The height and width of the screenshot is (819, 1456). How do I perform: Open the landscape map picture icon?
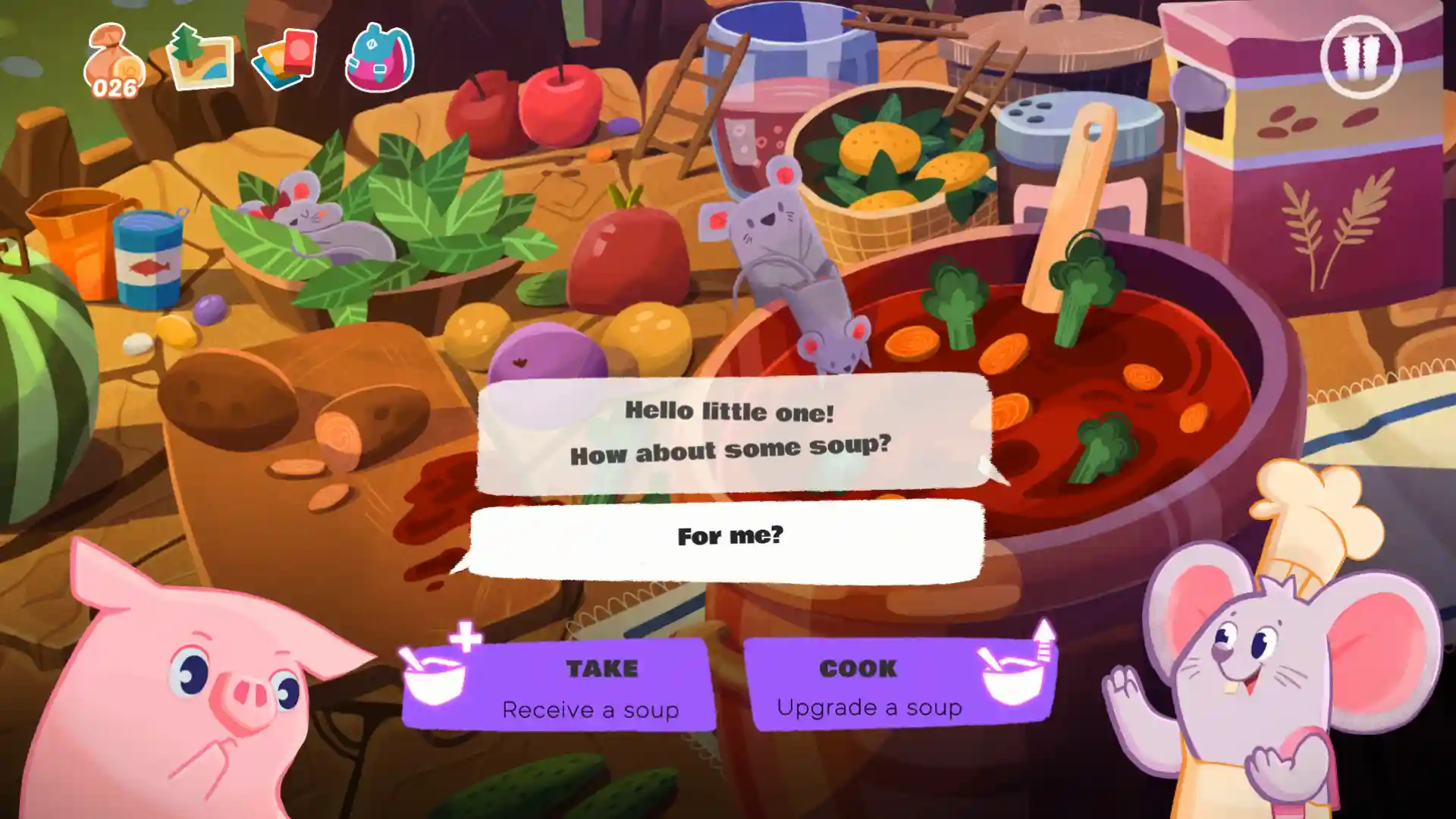point(199,58)
